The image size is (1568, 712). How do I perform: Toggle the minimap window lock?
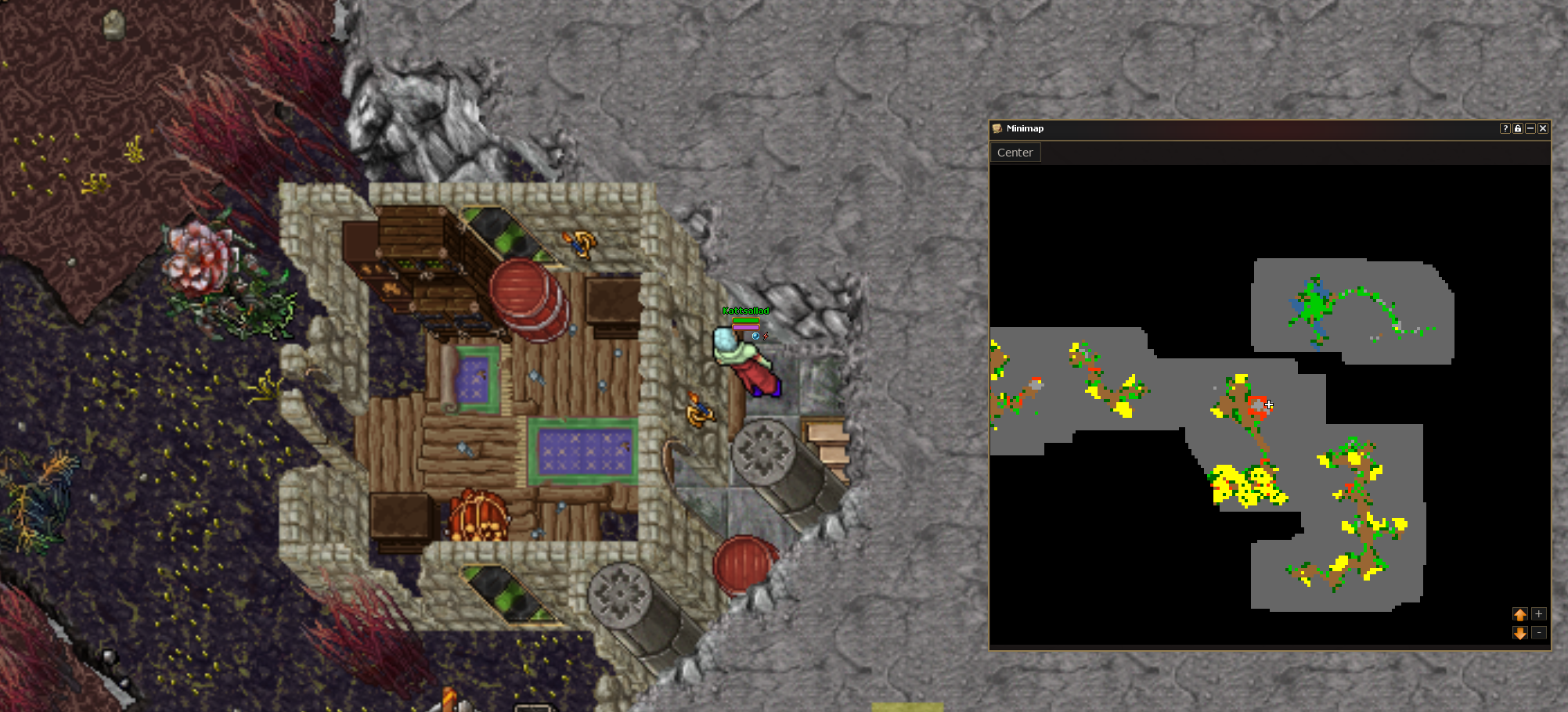[x=1517, y=128]
